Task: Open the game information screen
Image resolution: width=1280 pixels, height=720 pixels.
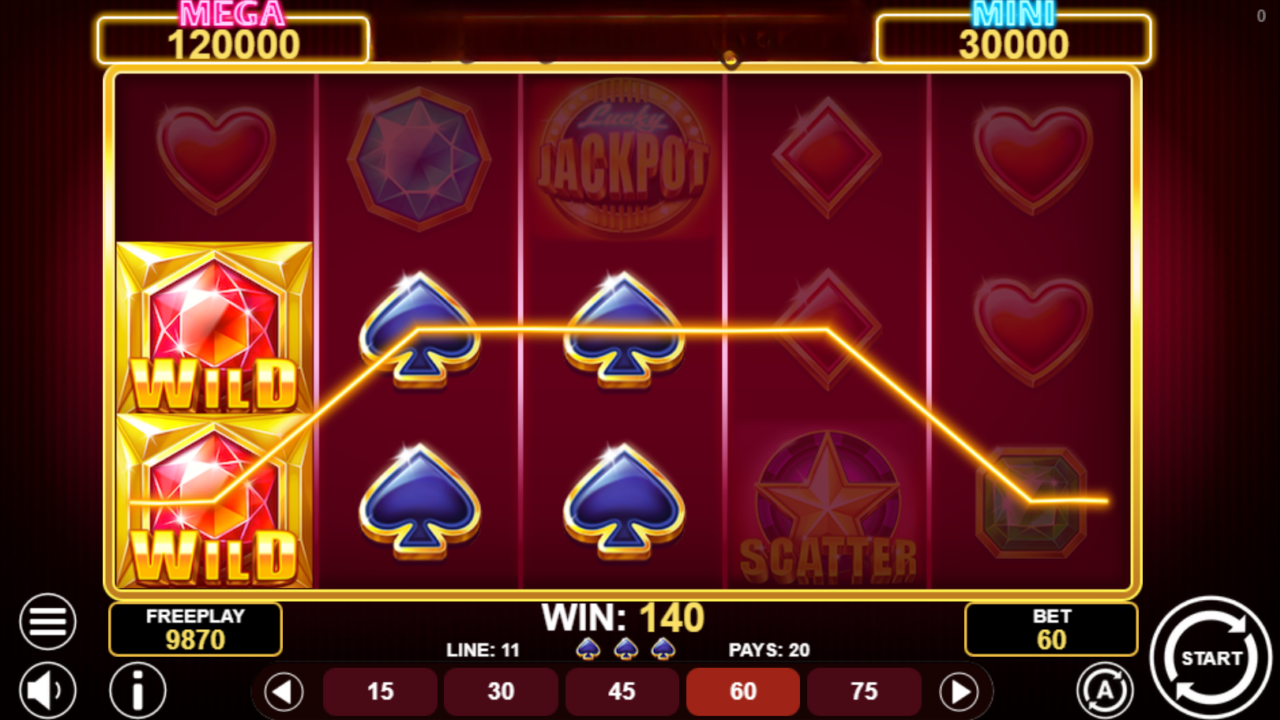Action: pos(137,690)
